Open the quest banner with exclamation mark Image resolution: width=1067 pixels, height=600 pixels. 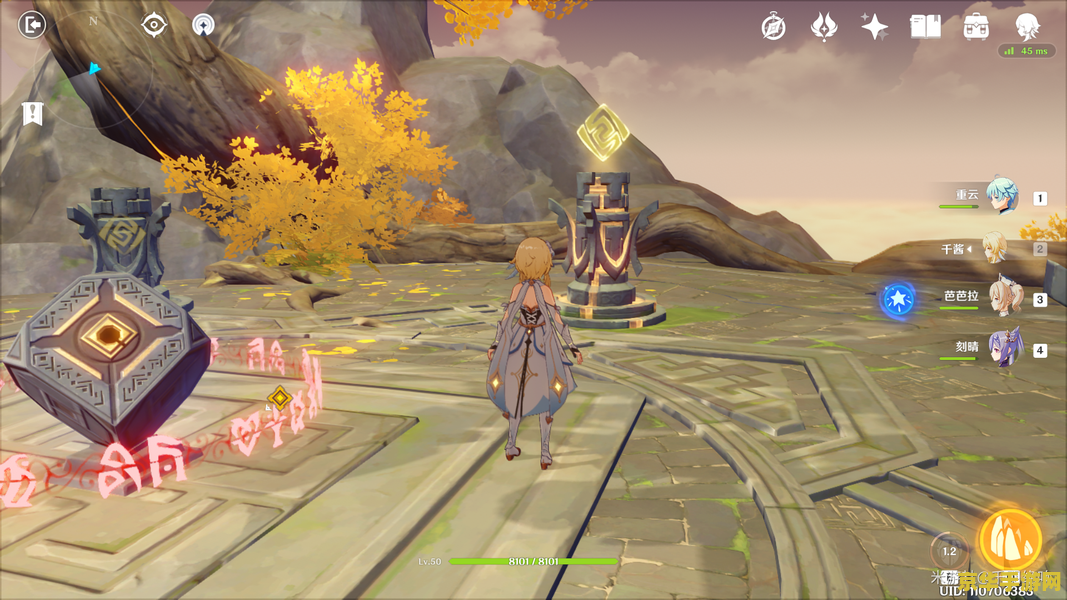click(33, 113)
